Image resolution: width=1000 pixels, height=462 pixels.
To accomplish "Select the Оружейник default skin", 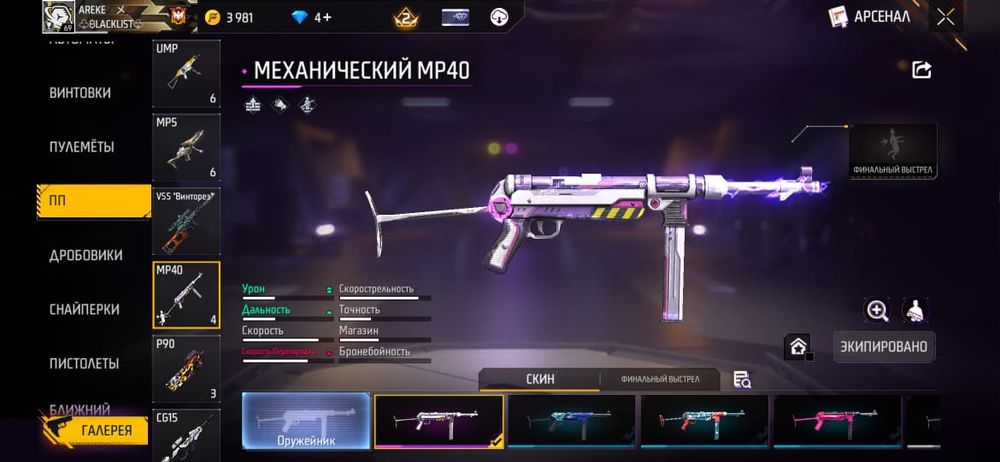I will pos(306,421).
